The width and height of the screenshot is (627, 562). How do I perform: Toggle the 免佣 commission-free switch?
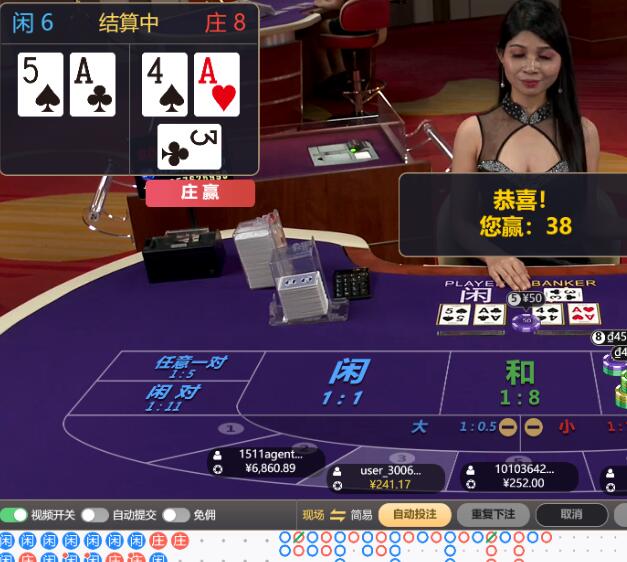176,515
